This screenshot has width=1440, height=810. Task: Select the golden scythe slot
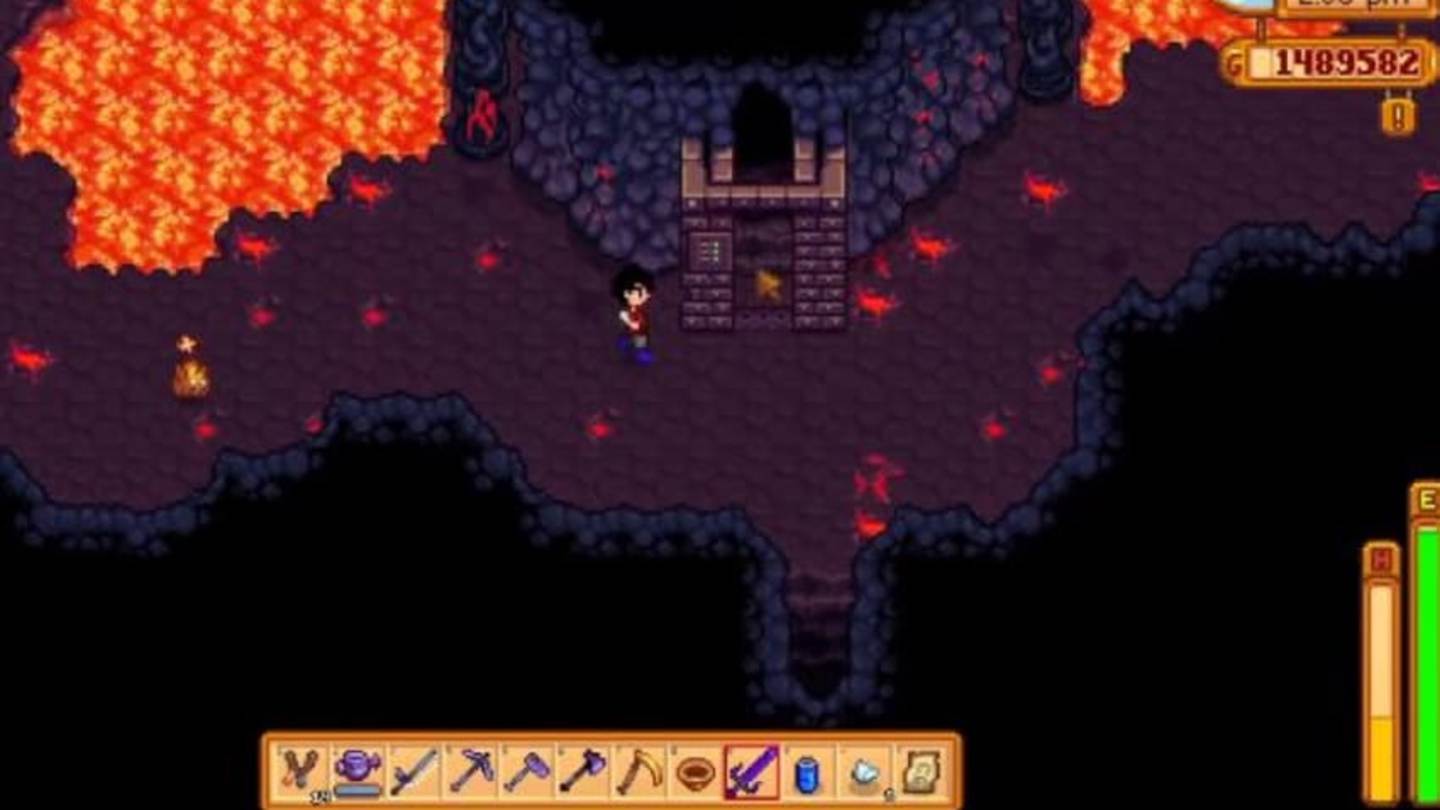(x=639, y=772)
